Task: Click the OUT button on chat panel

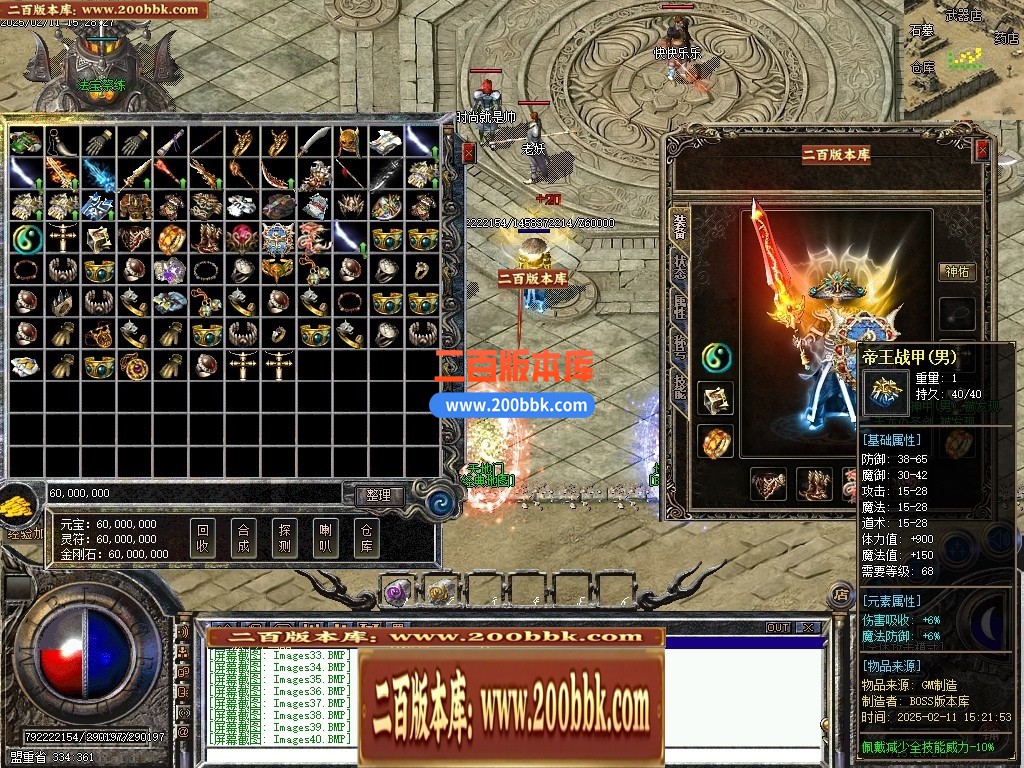Action: (x=777, y=628)
